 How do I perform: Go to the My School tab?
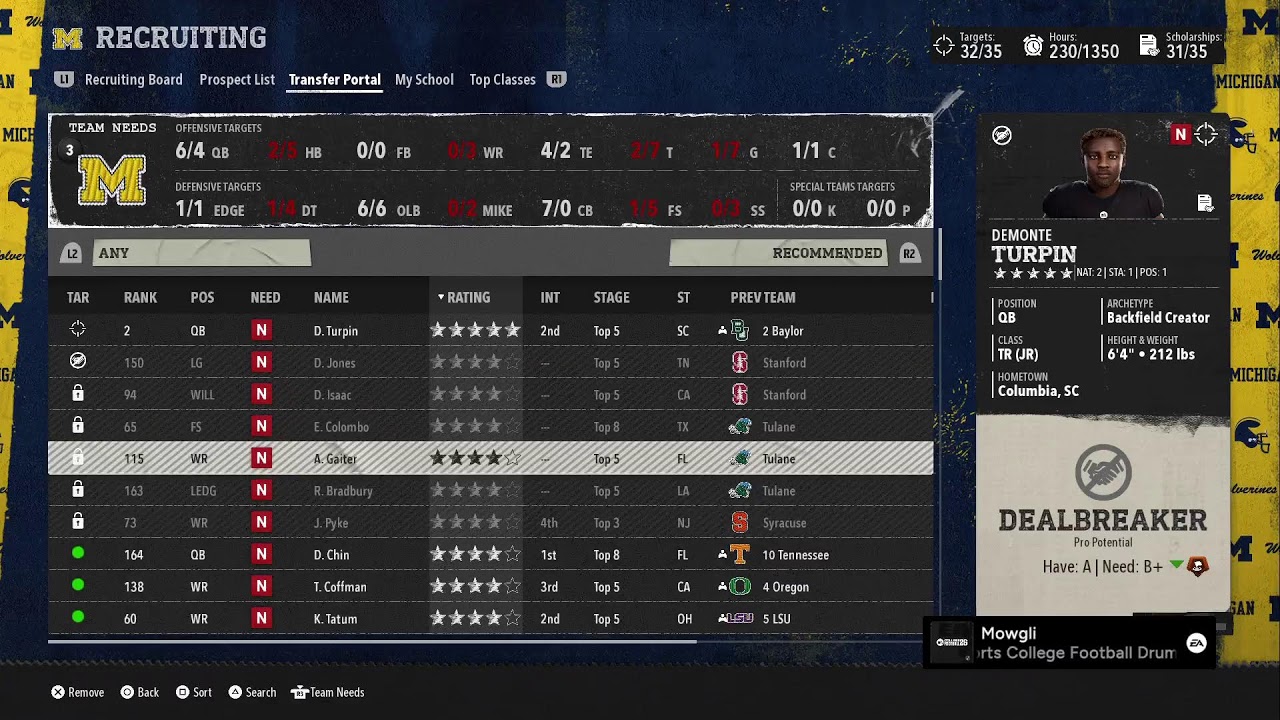coord(424,80)
